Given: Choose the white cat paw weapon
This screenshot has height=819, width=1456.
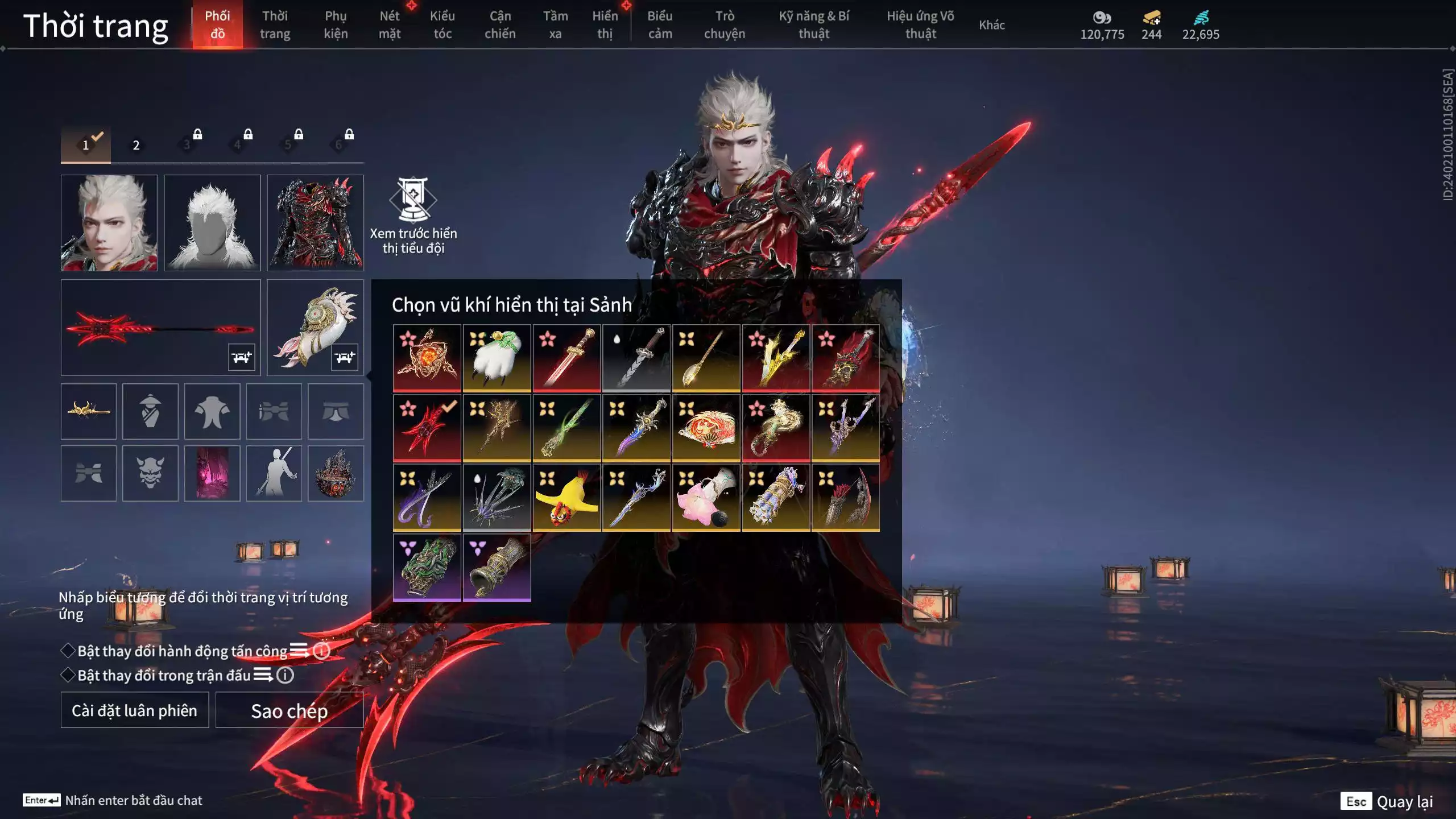Looking at the screenshot, I should point(497,358).
